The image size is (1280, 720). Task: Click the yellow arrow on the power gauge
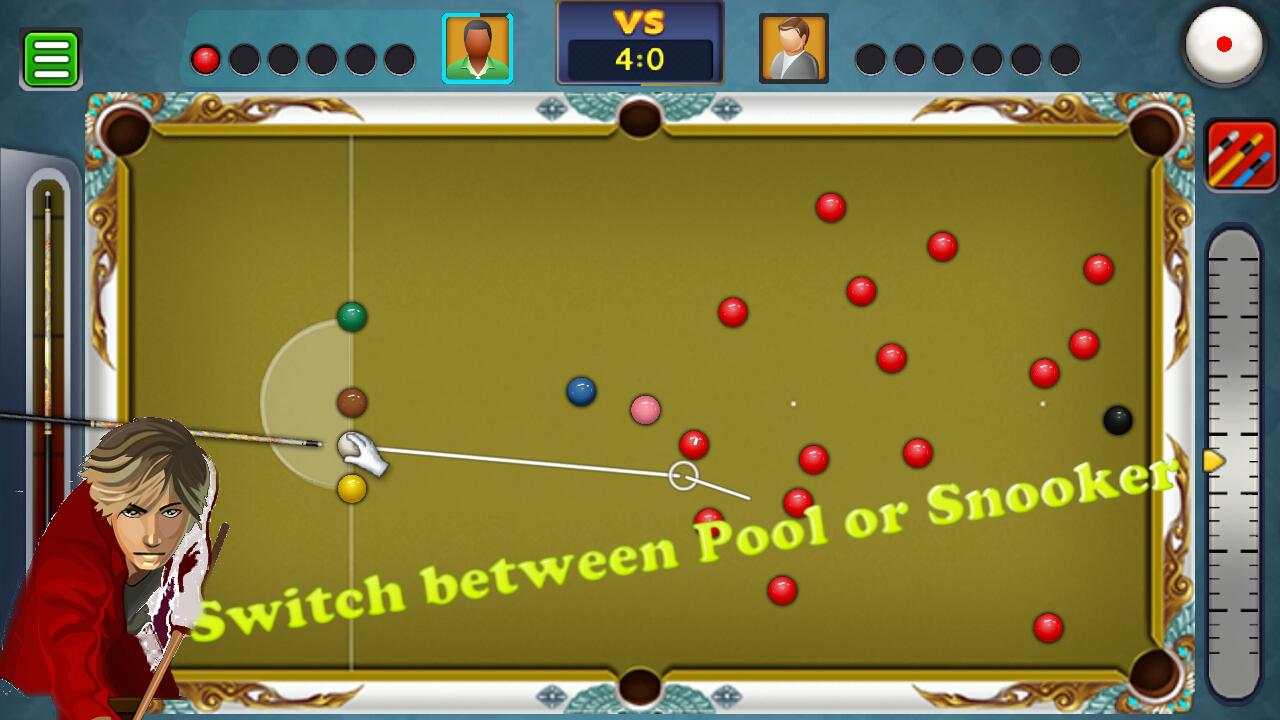[x=1212, y=461]
